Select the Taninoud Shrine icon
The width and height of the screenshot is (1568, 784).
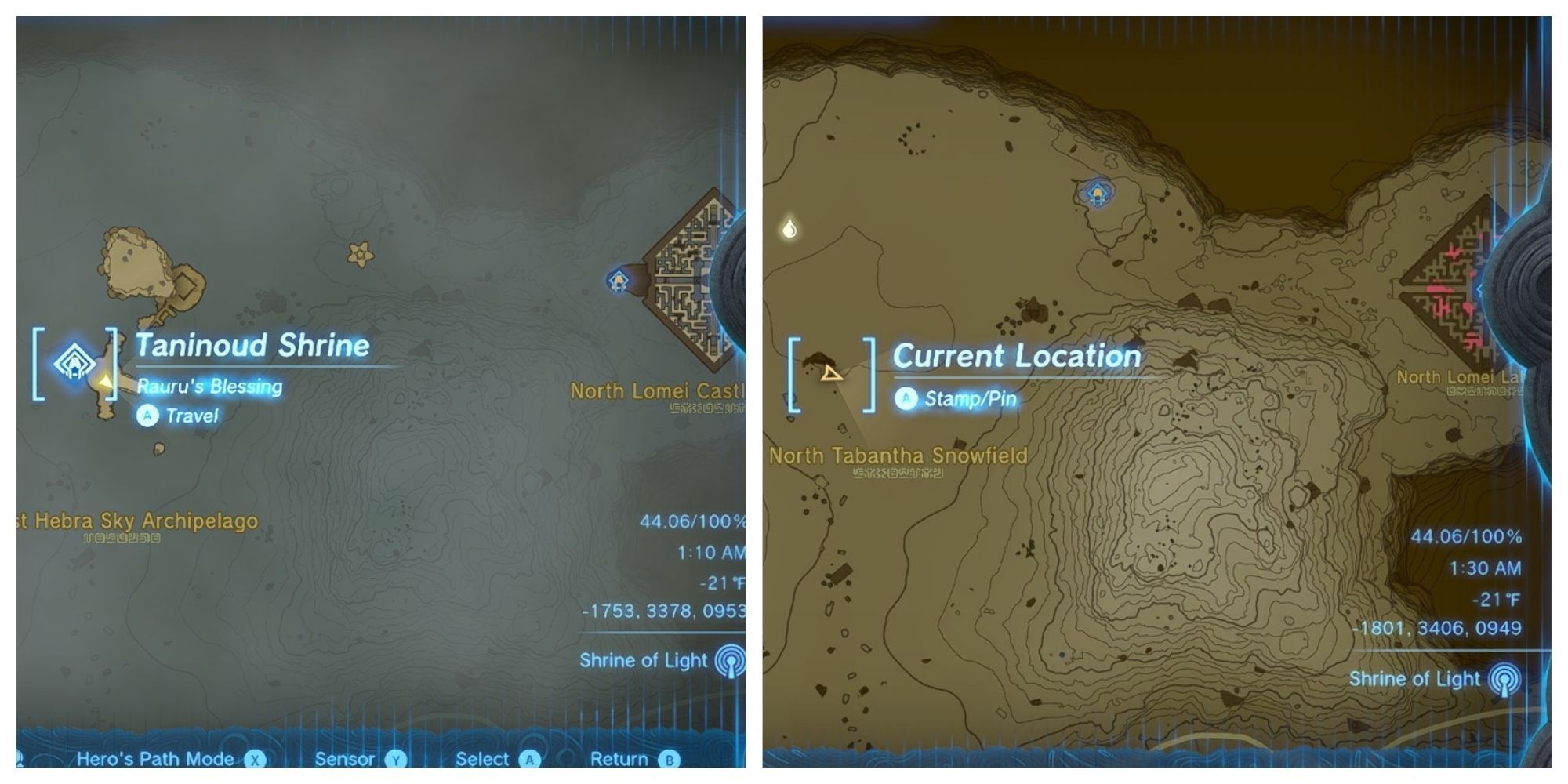click(73, 363)
